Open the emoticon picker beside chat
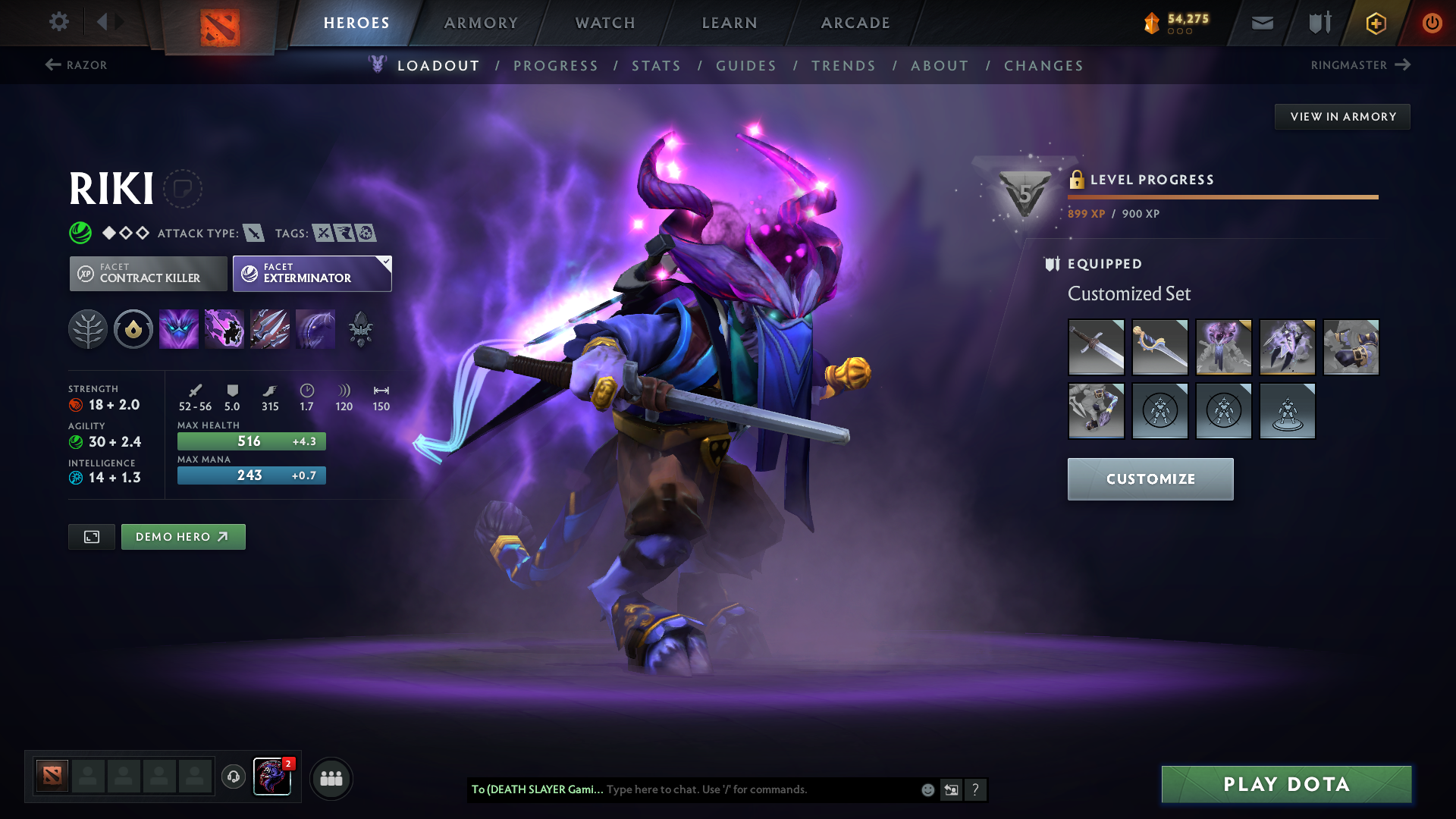 (927, 789)
